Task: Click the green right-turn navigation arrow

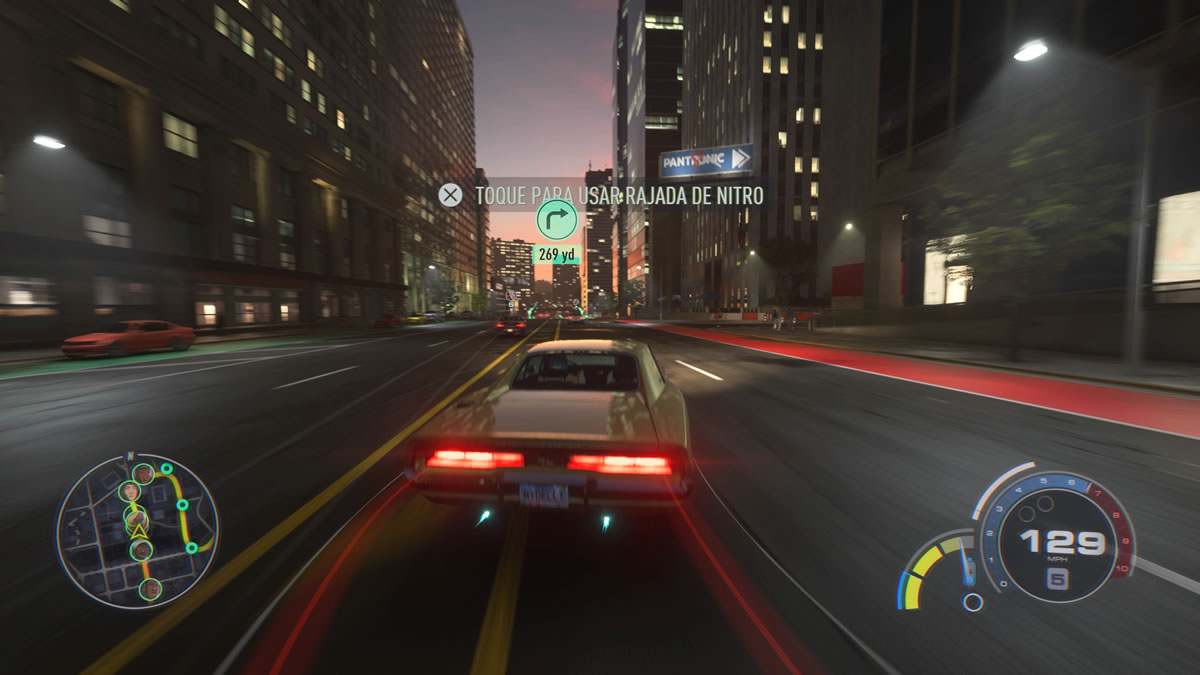Action: [556, 219]
